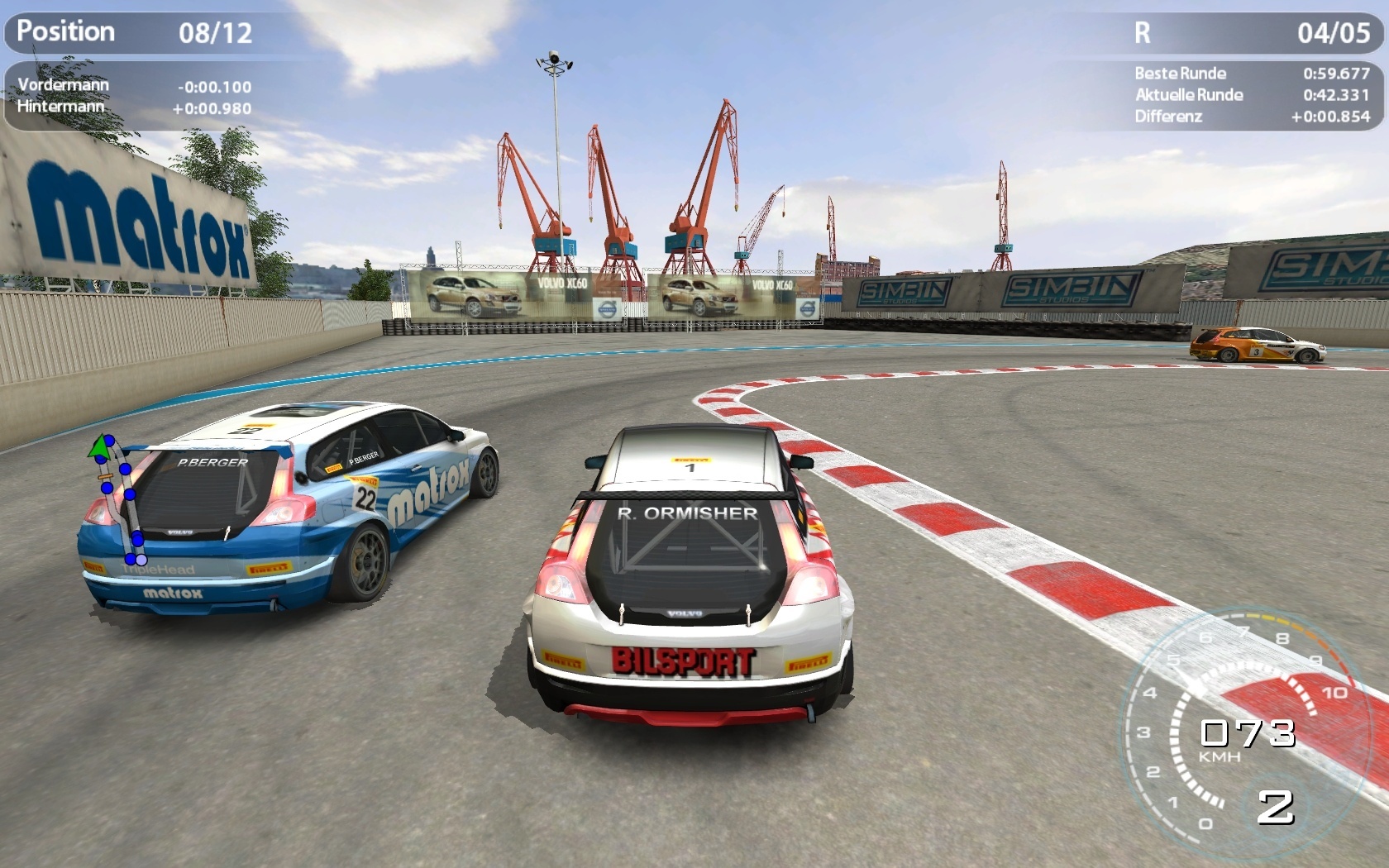Viewport: 1389px width, 868px height.
Task: Expand the Differenz lap time entry
Action: 1167,117
